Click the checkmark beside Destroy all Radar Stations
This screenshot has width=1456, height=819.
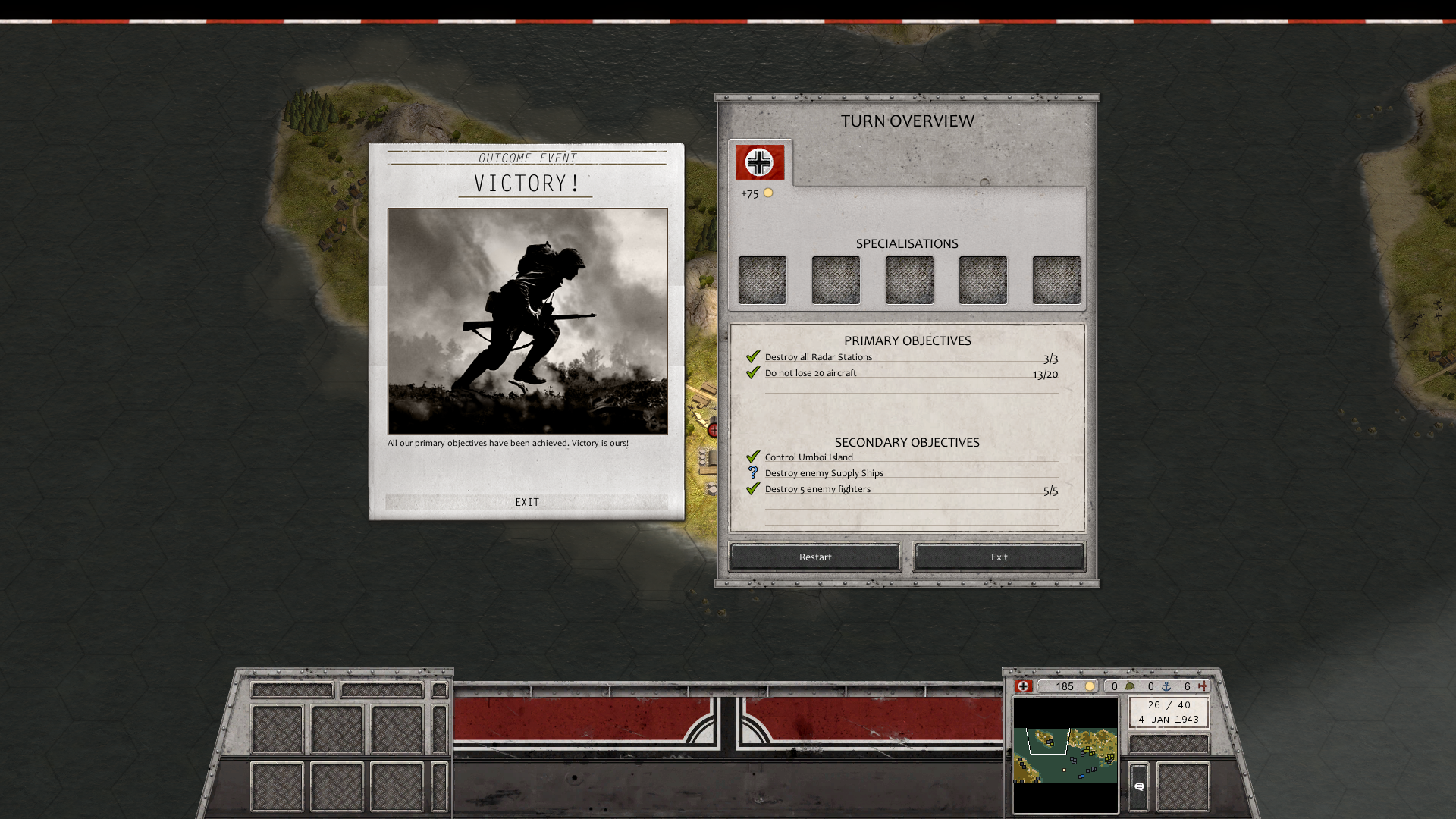coord(754,356)
